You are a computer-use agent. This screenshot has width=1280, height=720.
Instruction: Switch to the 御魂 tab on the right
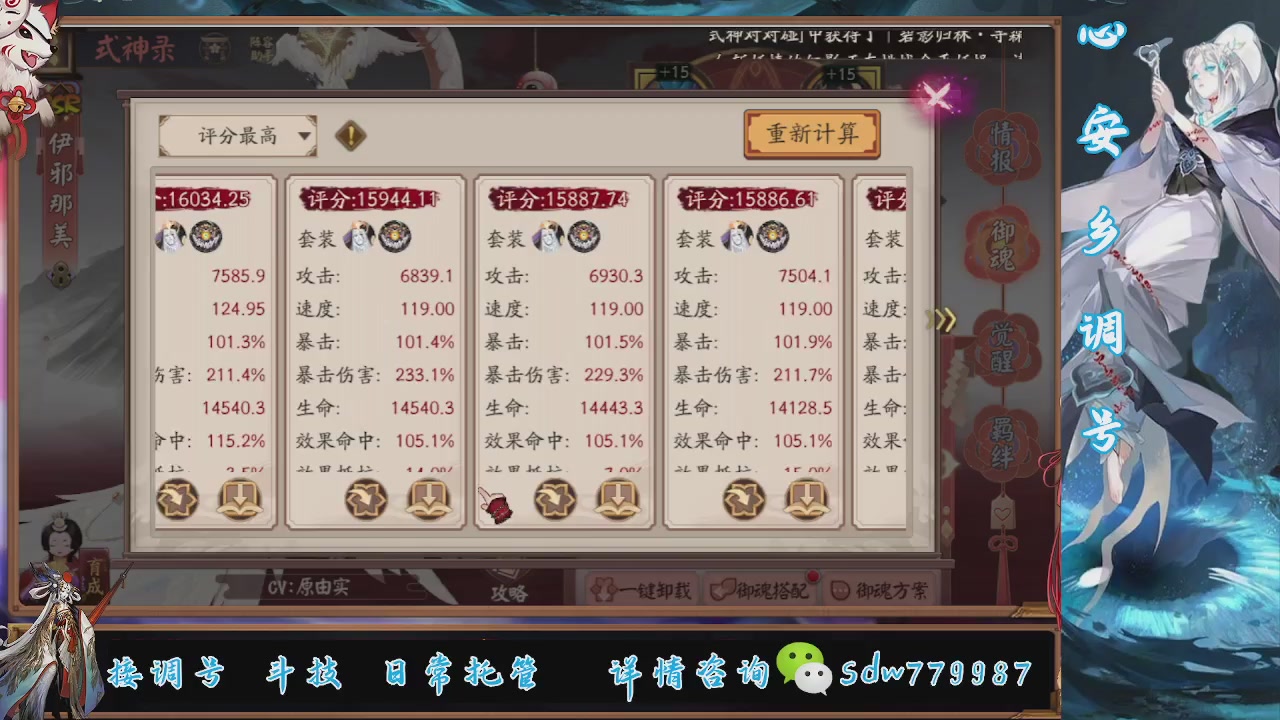pyautogui.click(x=1001, y=243)
